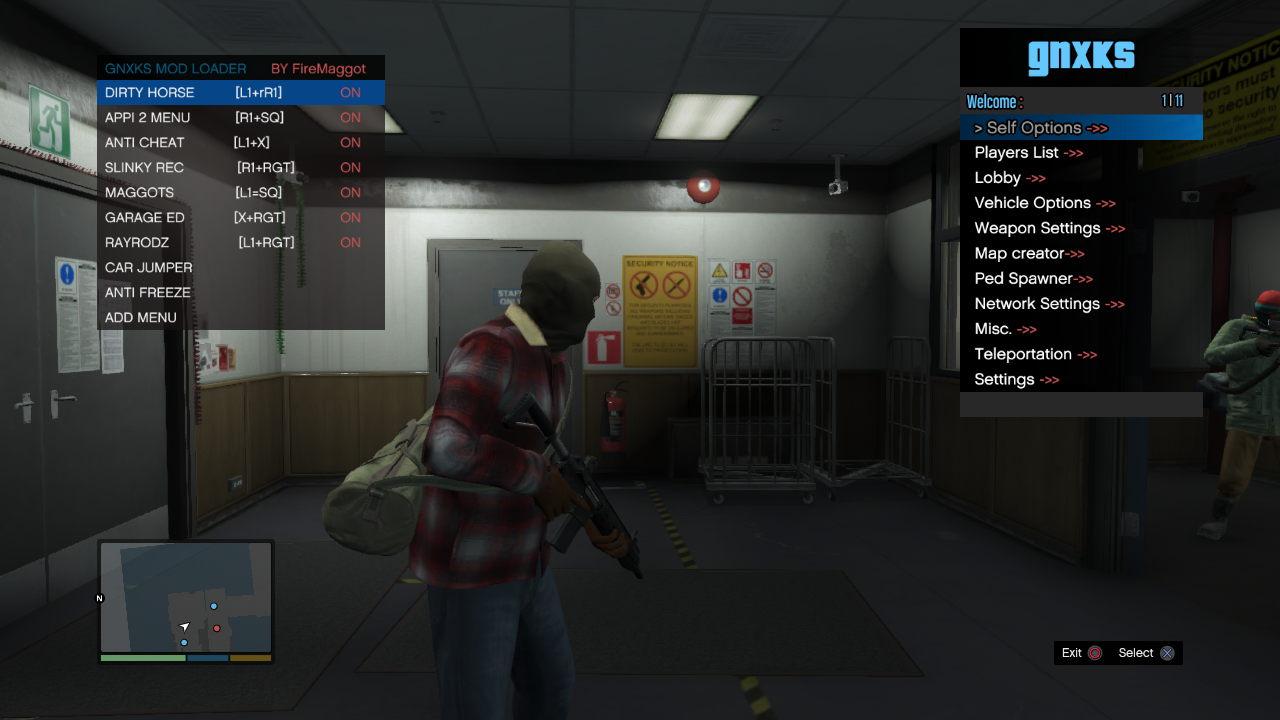Open the Map creator entry
The image size is (1280, 720).
click(1029, 253)
